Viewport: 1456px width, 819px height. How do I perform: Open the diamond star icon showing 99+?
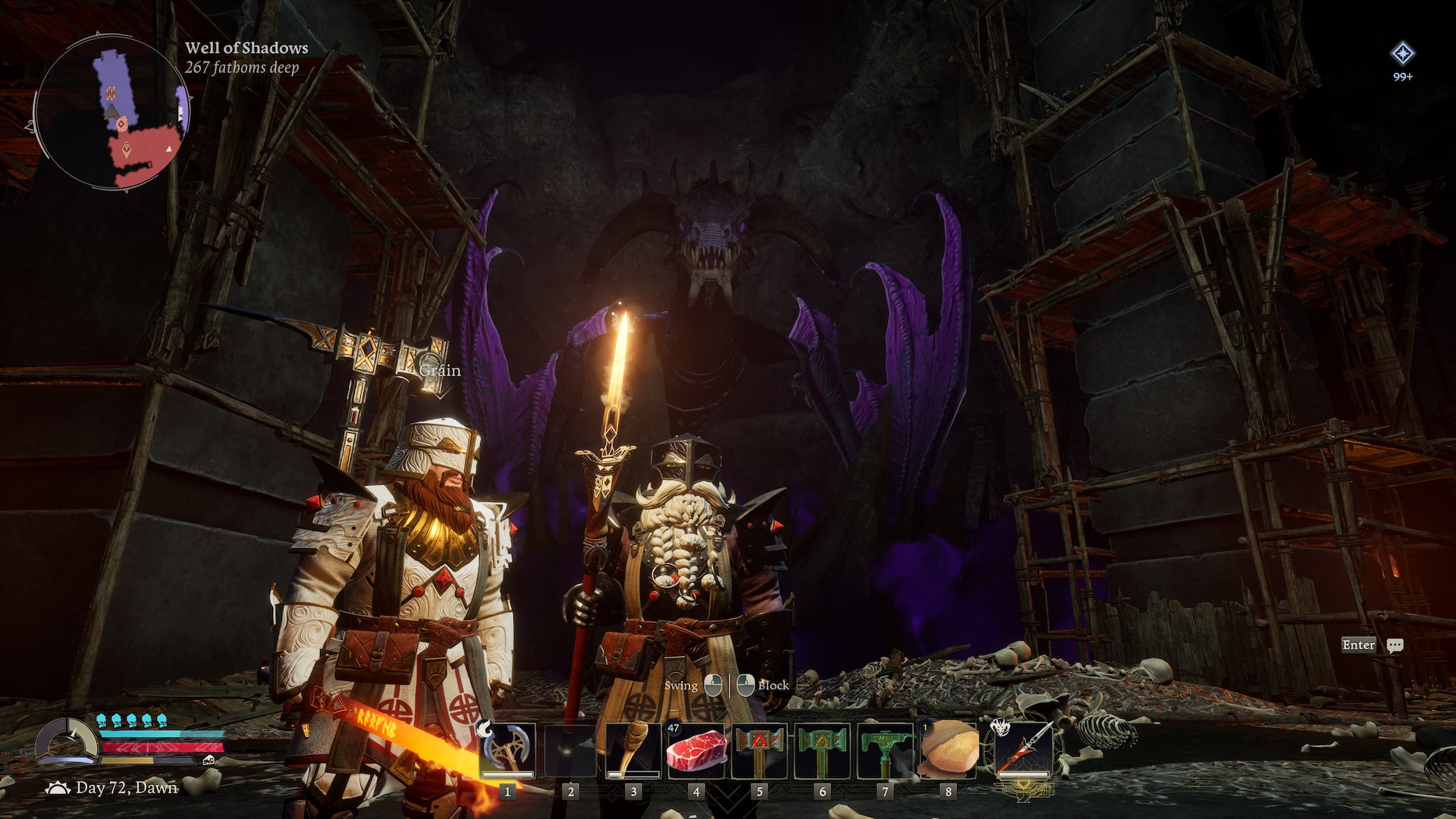pos(1402,54)
